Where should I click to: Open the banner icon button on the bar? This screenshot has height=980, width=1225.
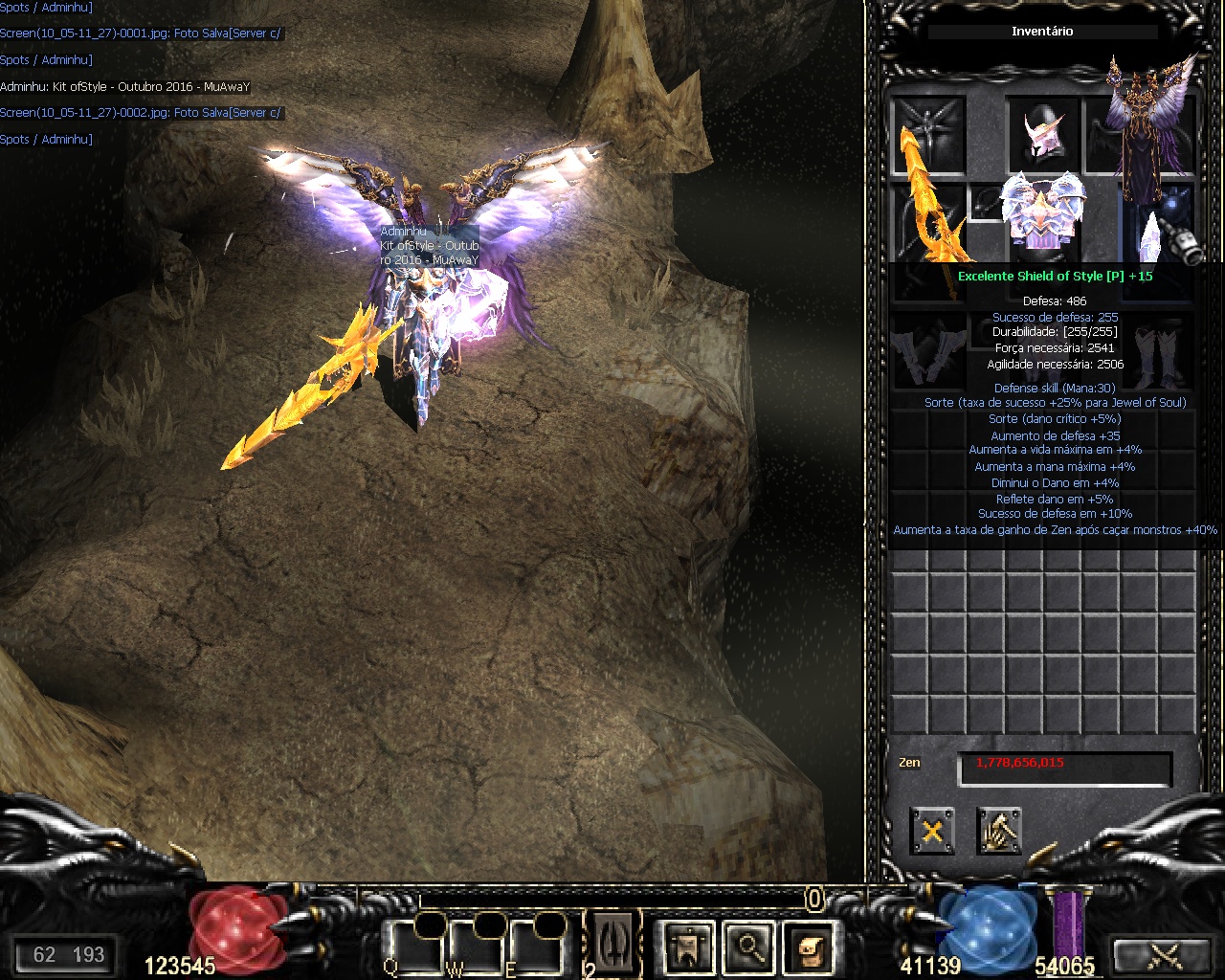point(688,947)
